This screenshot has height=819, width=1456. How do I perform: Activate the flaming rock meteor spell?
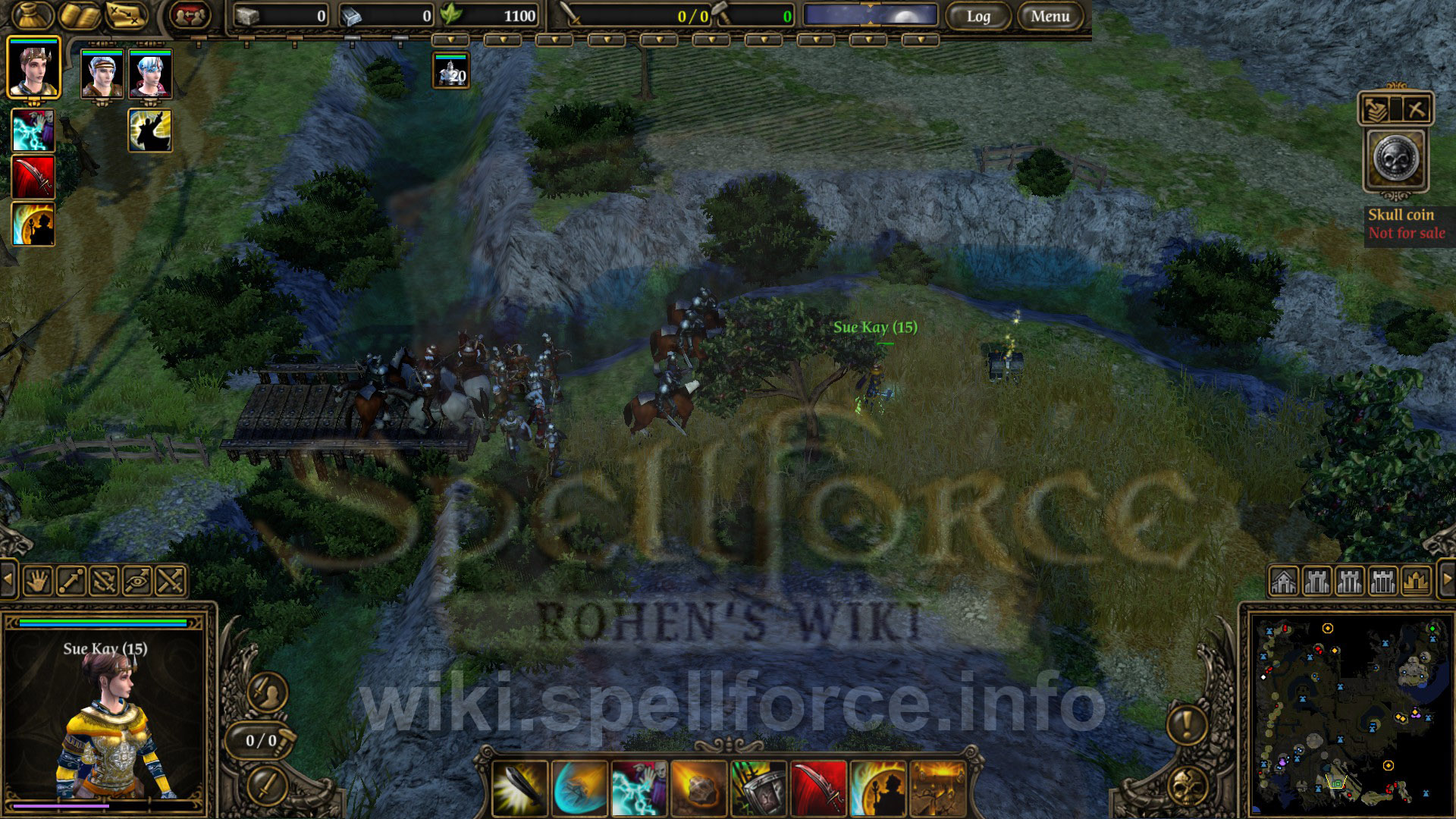[698, 789]
